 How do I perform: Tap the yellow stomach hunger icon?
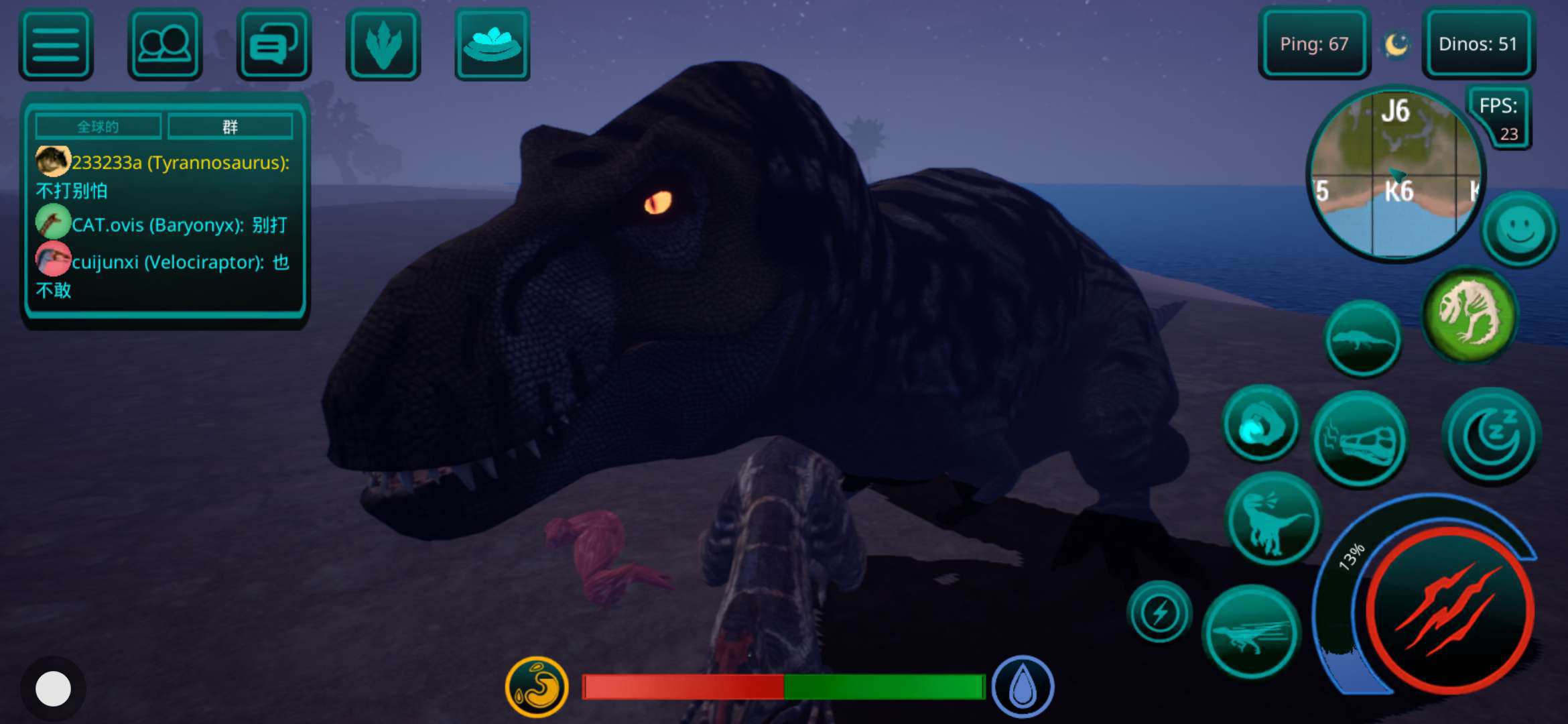(537, 687)
